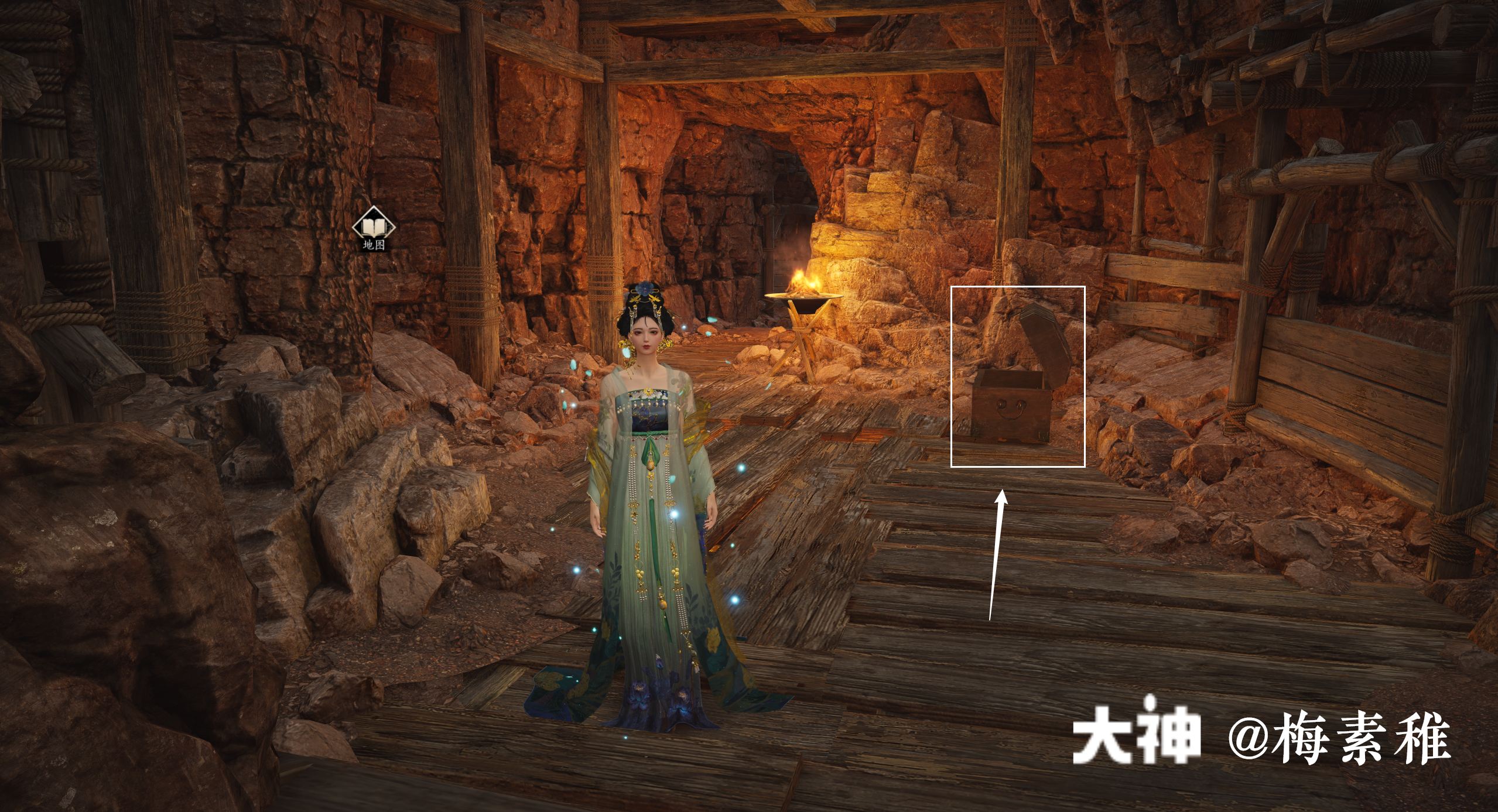Open the 地图 map book icon
1498x812 pixels.
click(374, 226)
